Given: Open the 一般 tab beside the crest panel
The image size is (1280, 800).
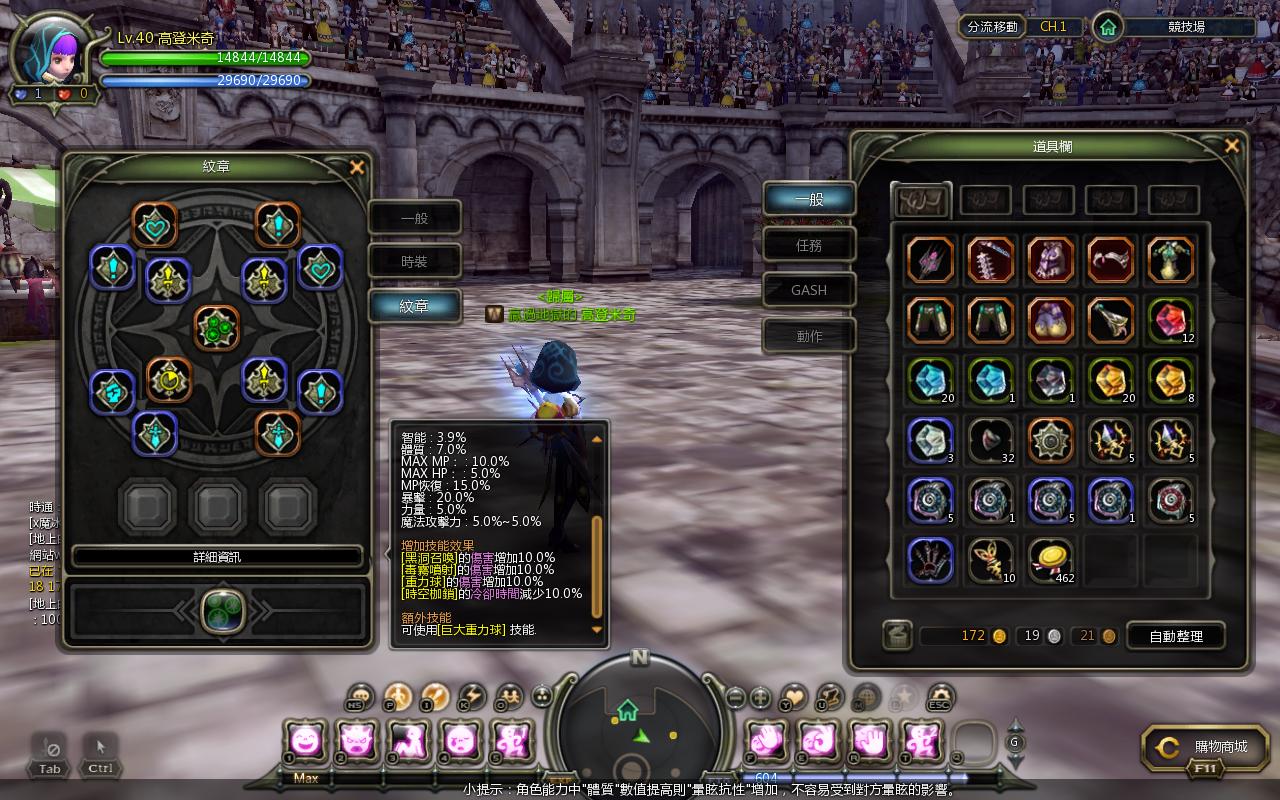Looking at the screenshot, I should coord(415,217).
